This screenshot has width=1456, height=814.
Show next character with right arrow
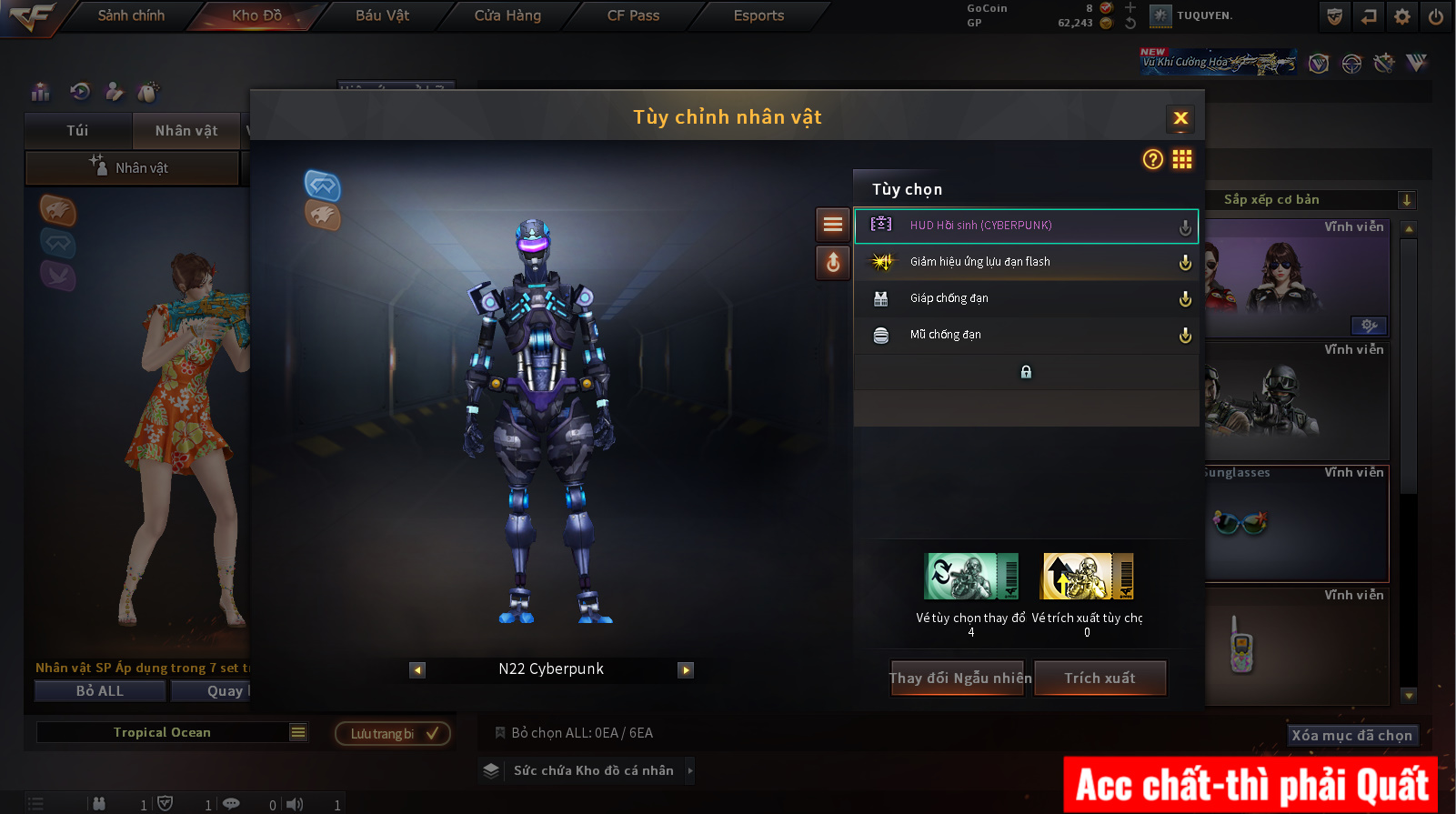point(686,670)
